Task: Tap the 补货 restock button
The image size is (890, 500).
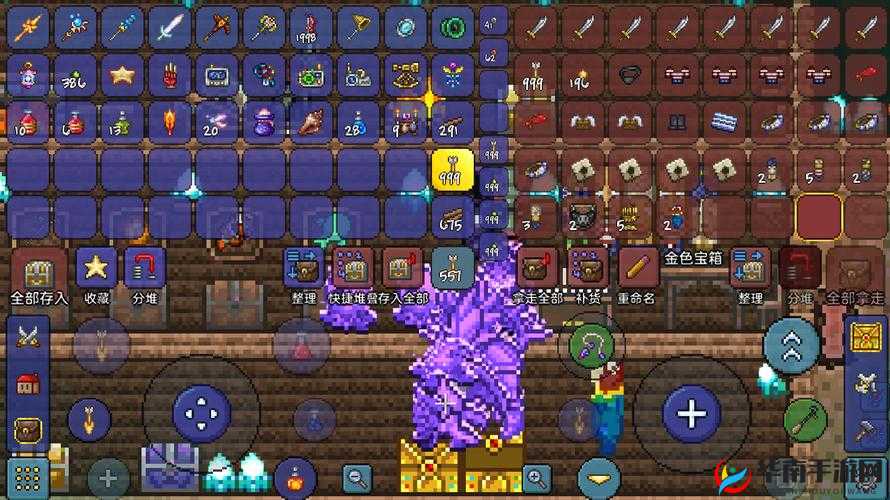Action: (587, 270)
